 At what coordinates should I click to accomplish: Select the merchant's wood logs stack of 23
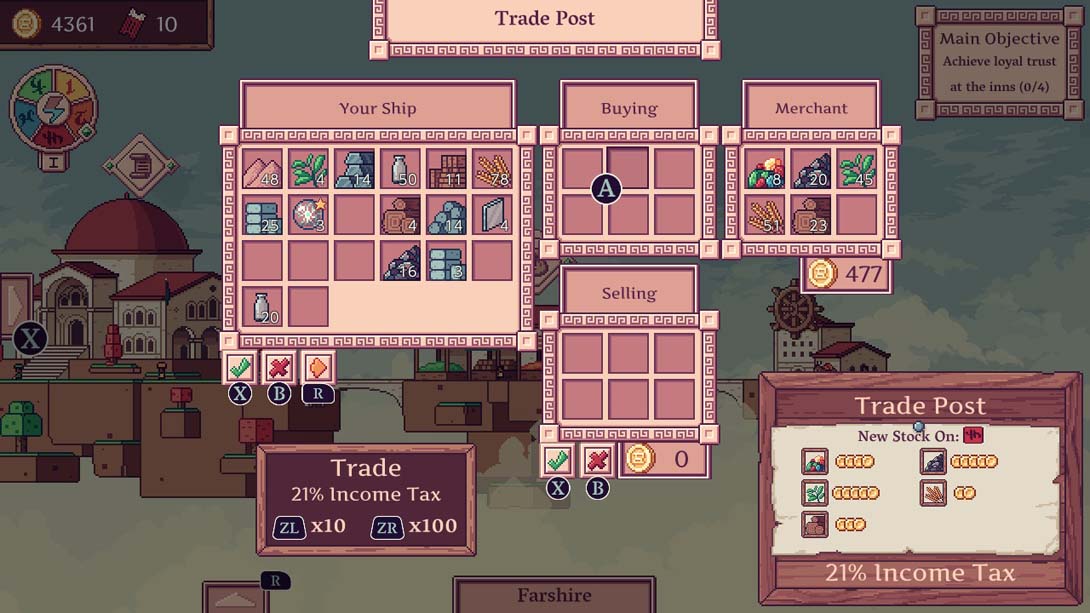point(811,215)
